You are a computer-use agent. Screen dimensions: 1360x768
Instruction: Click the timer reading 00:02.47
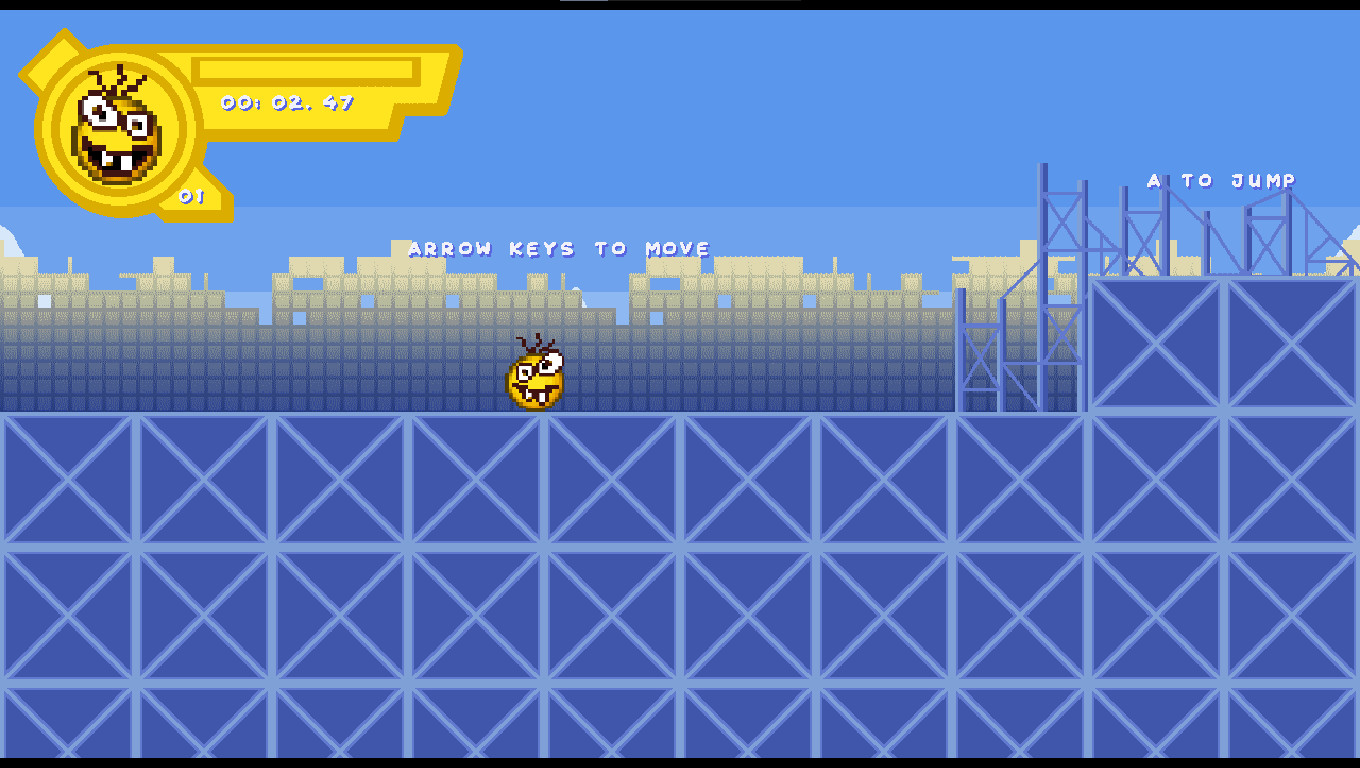click(287, 102)
